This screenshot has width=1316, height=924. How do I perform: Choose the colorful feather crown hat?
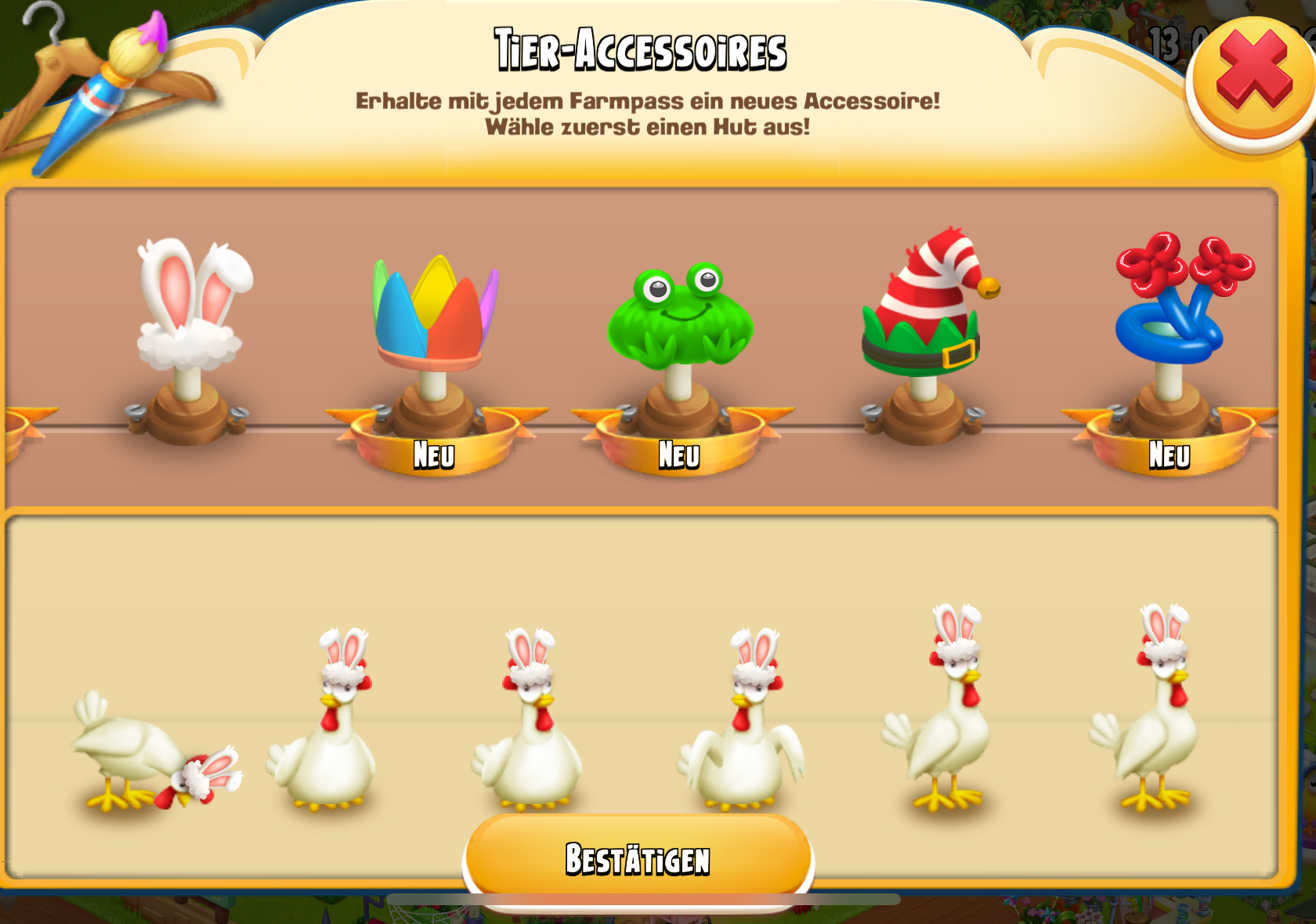click(434, 313)
